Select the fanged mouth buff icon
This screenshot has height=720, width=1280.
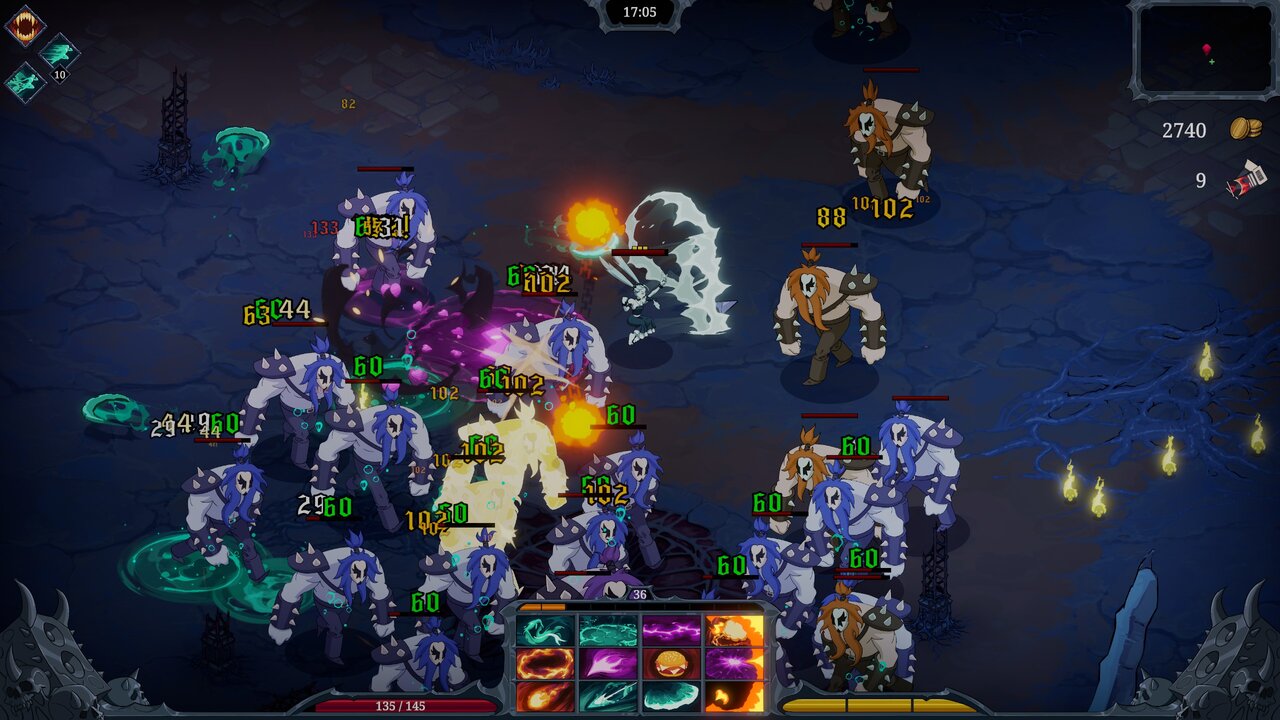tap(24, 25)
